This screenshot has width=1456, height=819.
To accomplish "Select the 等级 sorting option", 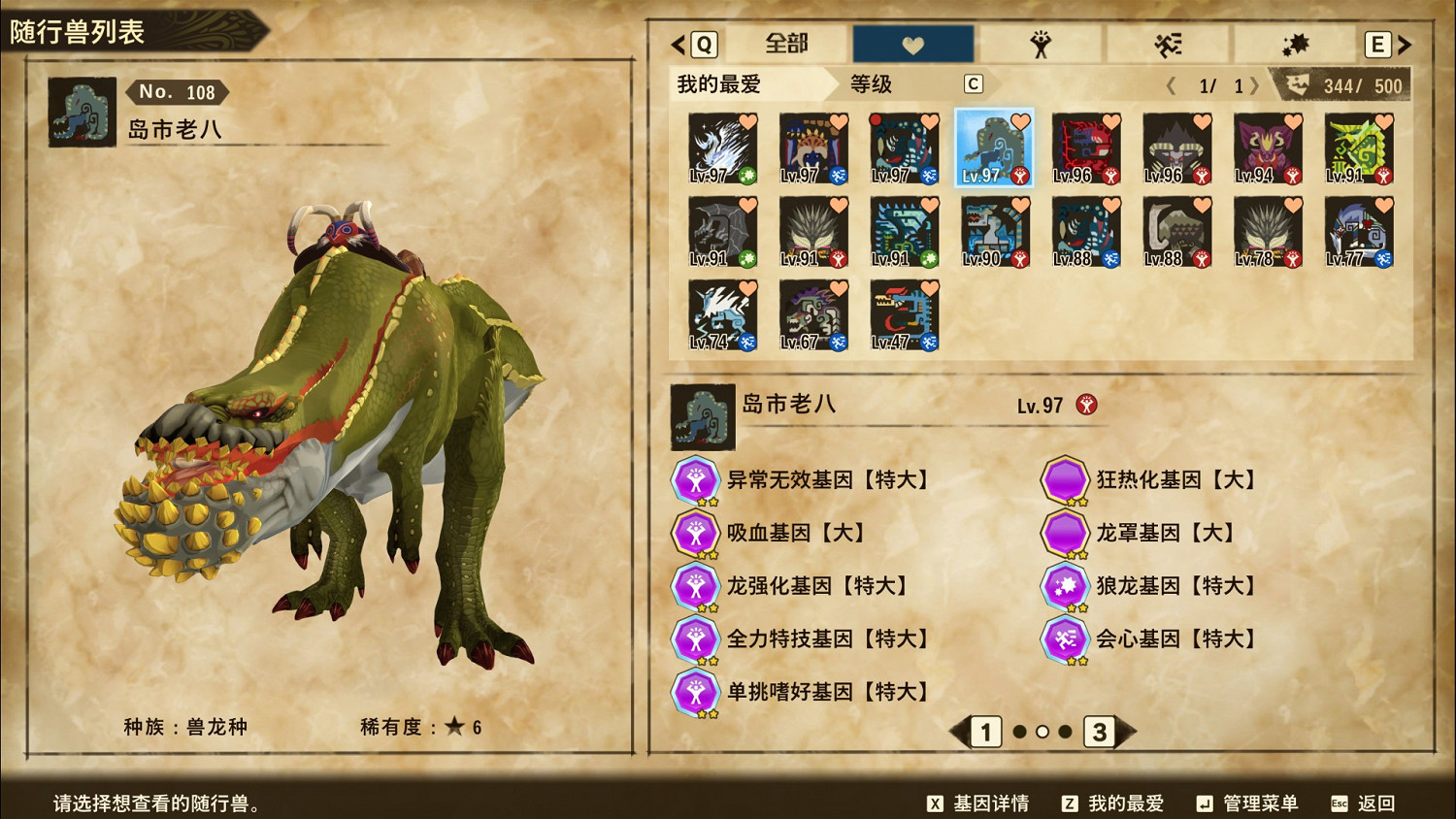I will point(869,85).
